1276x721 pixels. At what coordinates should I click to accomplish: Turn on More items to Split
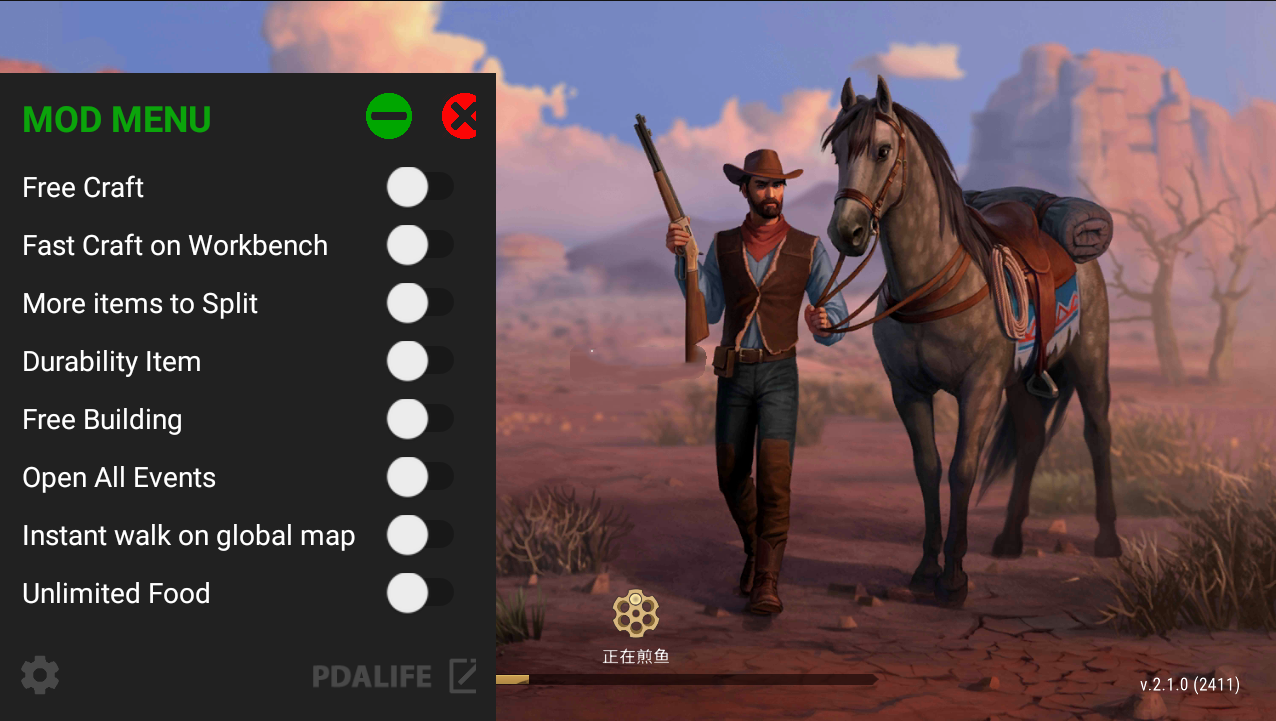coord(419,303)
